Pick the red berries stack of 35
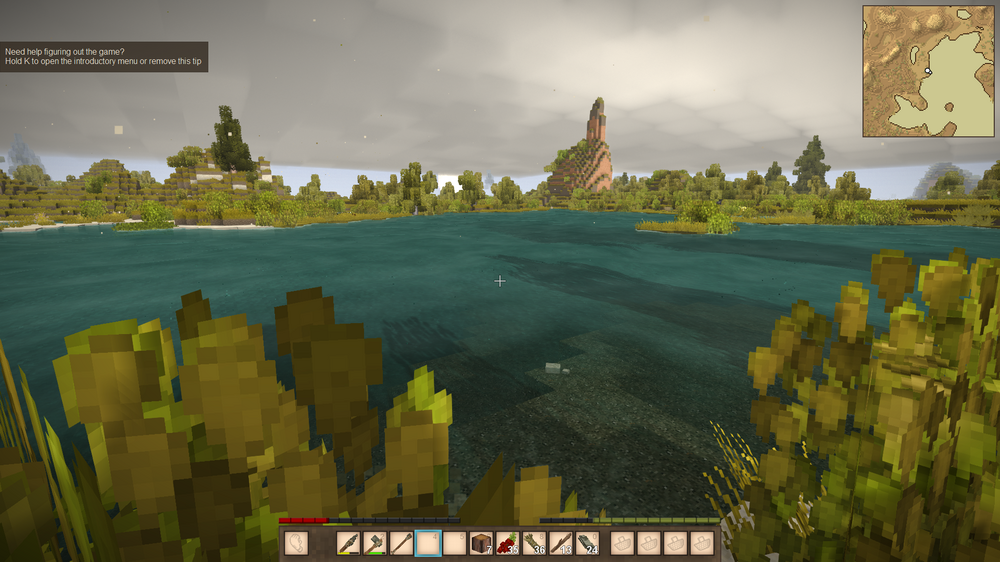 pyautogui.click(x=508, y=543)
